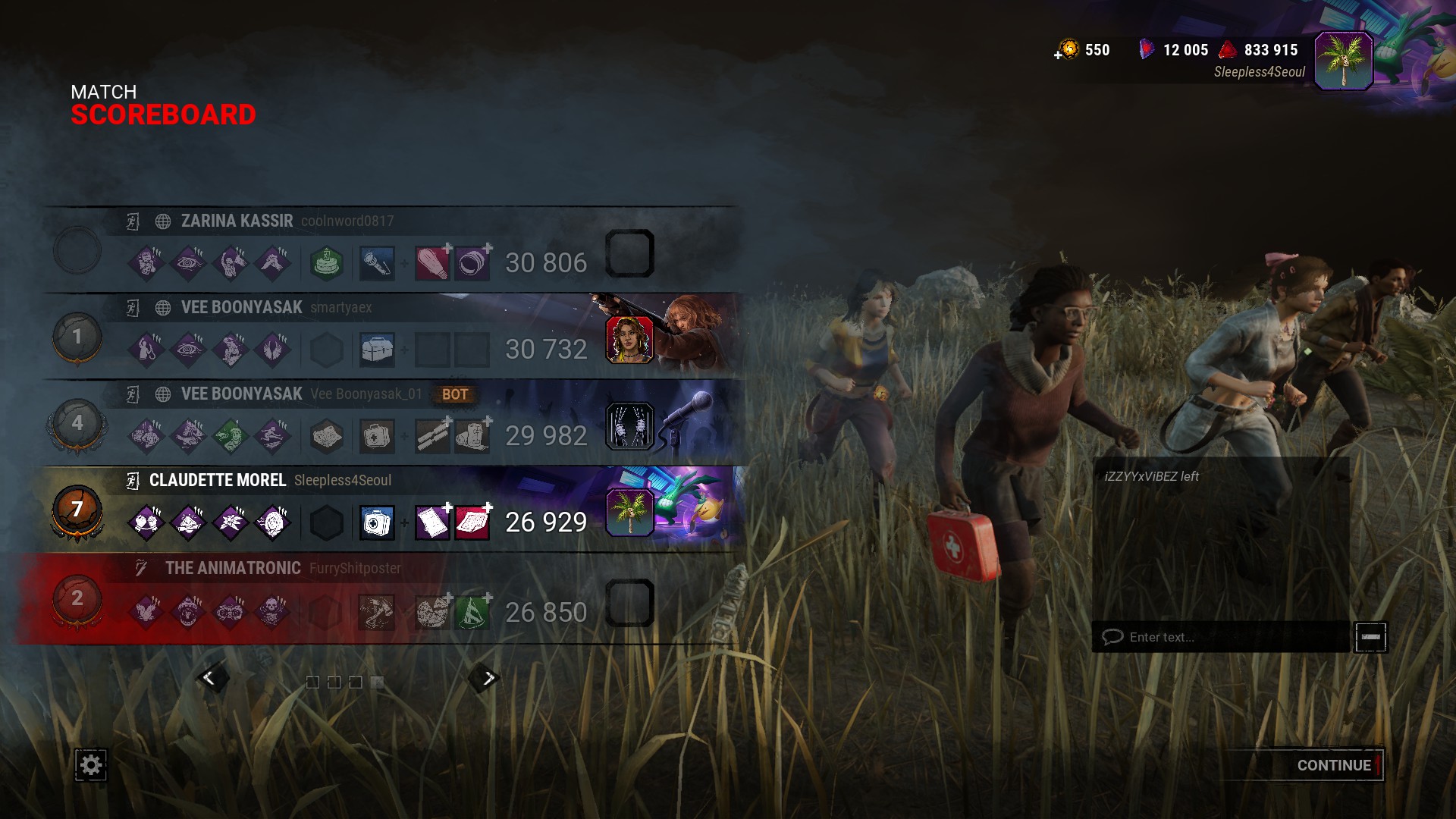The image size is (1456, 819).
Task: Open the palm tree player profile badge
Action: pos(1343,61)
